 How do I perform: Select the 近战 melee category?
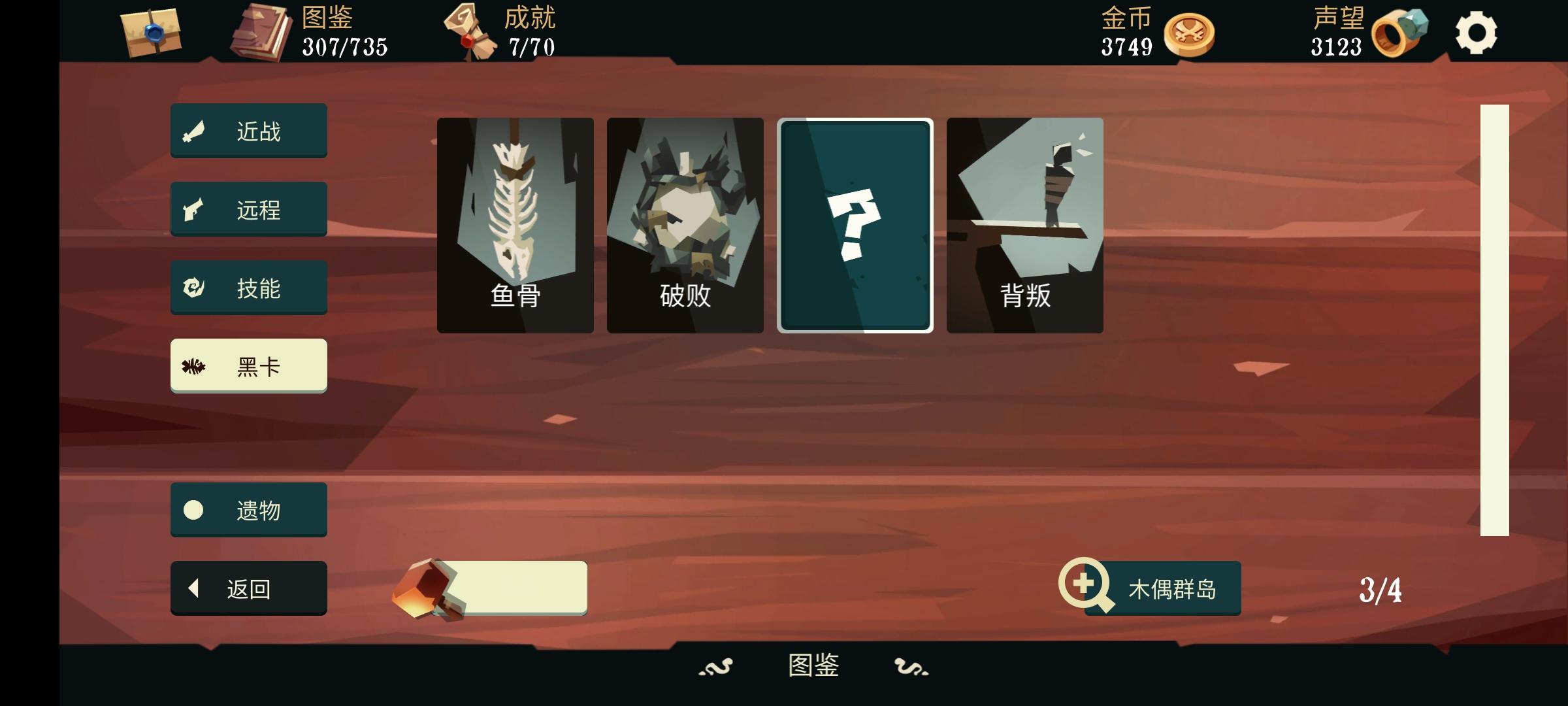click(x=248, y=130)
